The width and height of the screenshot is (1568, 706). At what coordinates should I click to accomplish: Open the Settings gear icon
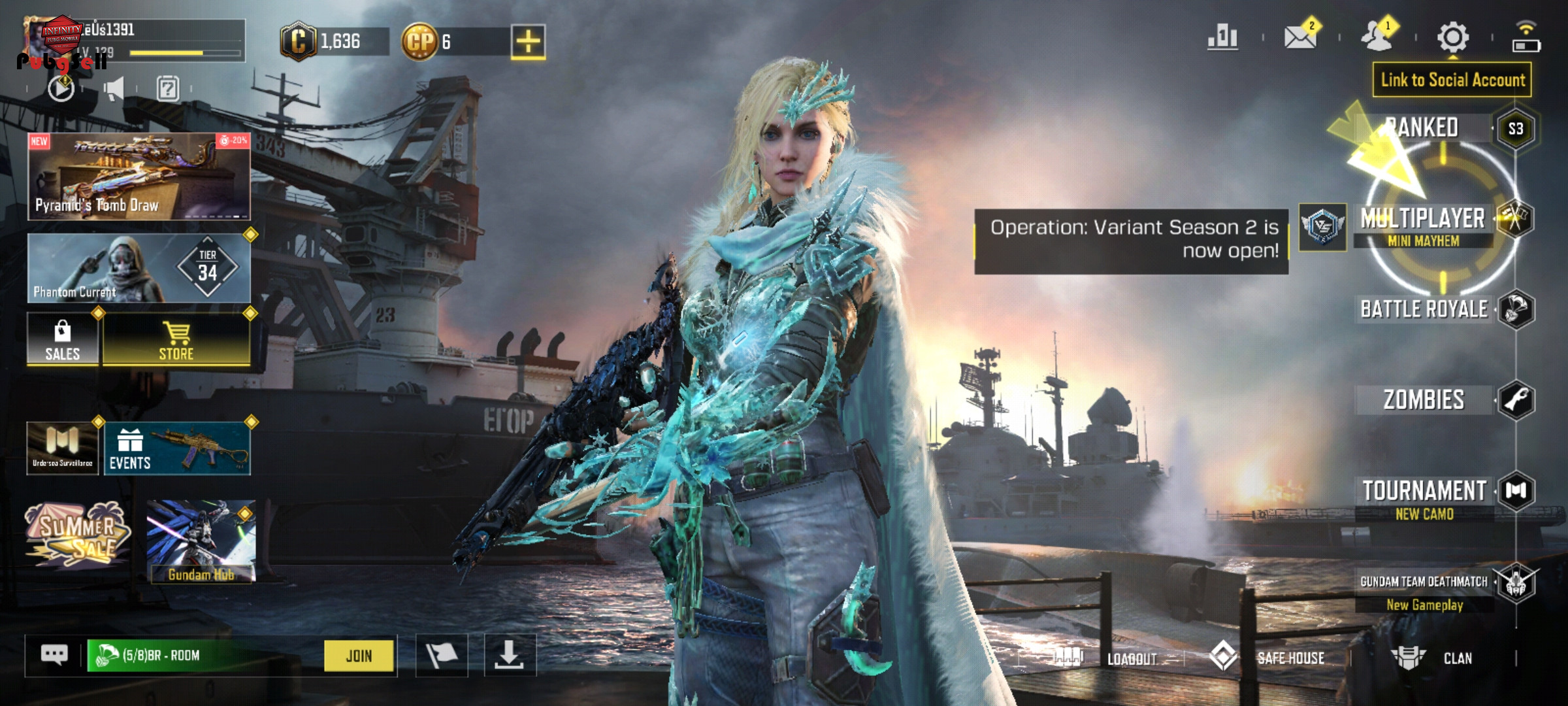pyautogui.click(x=1453, y=37)
